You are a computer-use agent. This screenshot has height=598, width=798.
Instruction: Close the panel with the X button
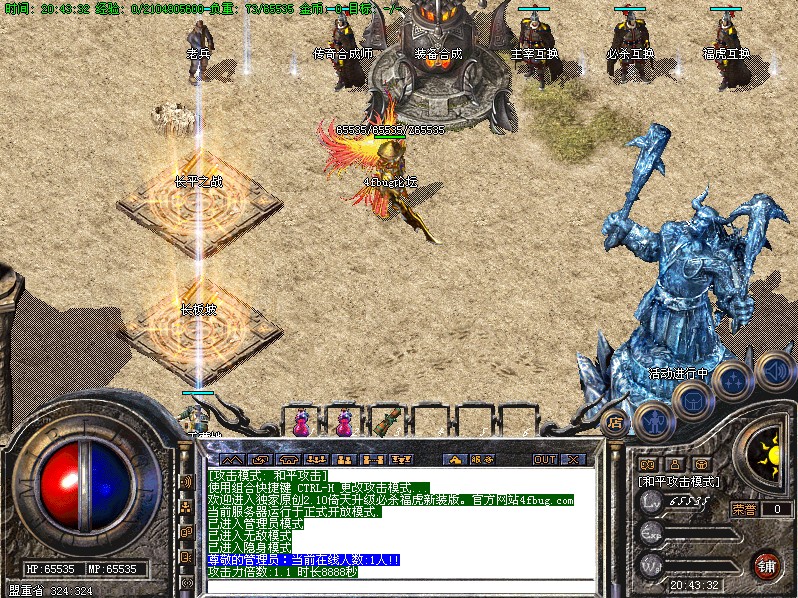click(573, 459)
